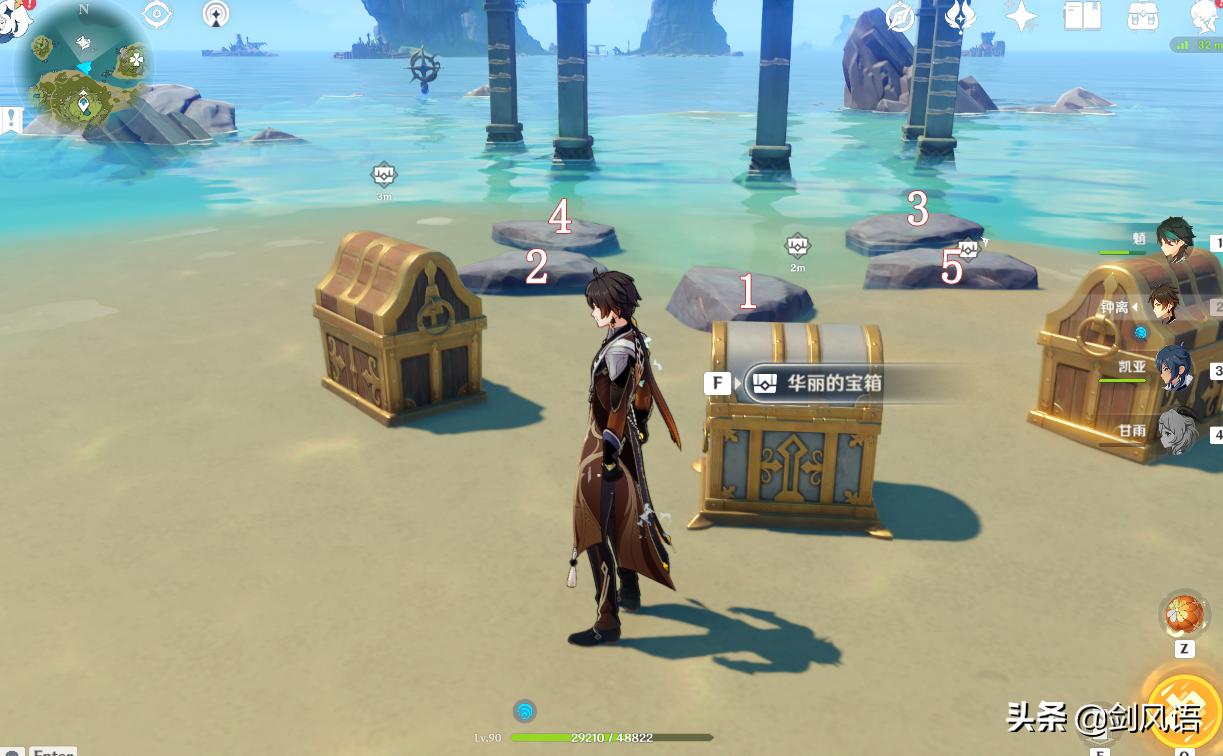Open the quest exclamation bookmark
The image size is (1223, 756).
[x=11, y=121]
